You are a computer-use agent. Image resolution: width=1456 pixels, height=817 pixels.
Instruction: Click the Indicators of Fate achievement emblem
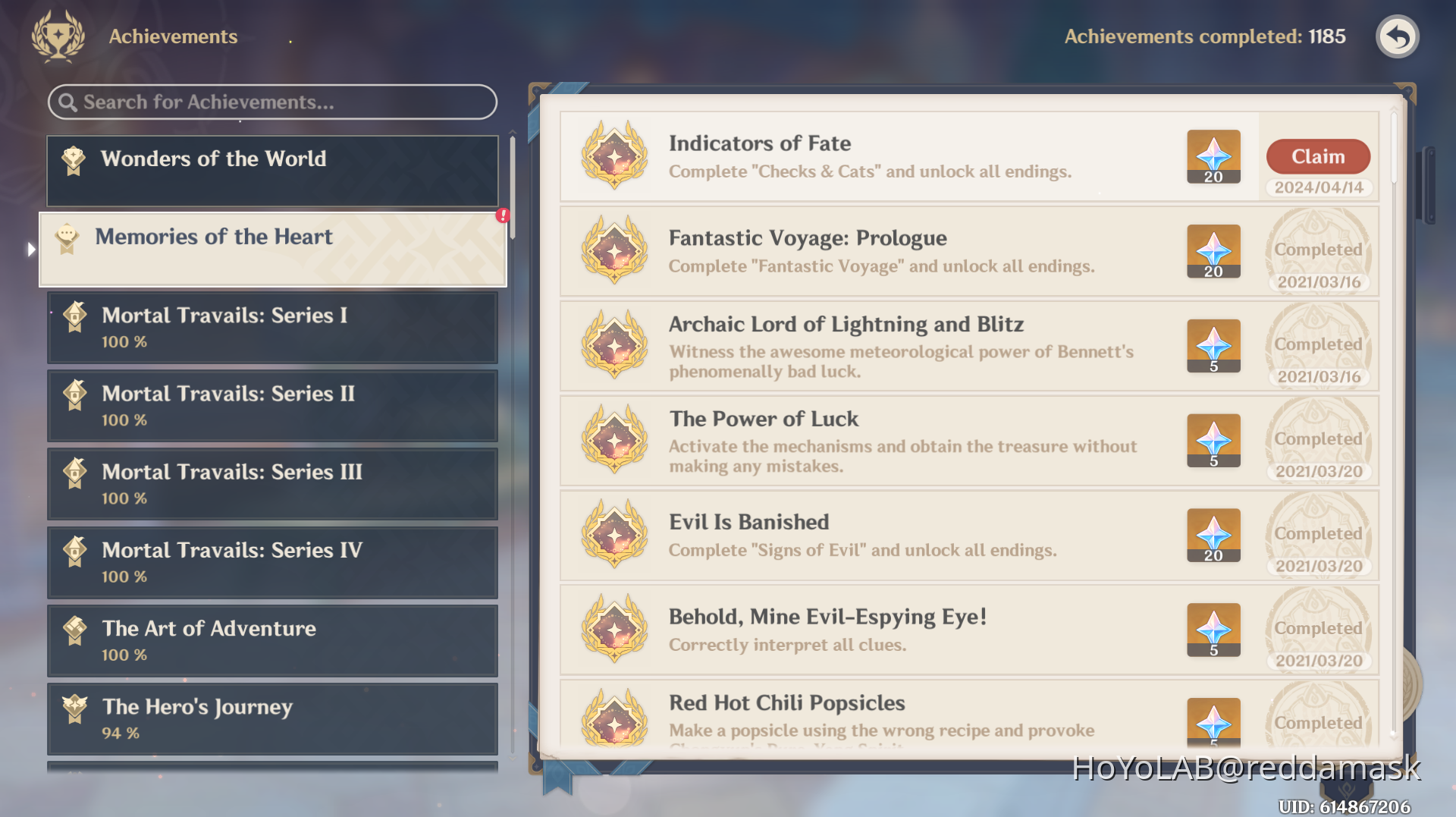(x=614, y=157)
